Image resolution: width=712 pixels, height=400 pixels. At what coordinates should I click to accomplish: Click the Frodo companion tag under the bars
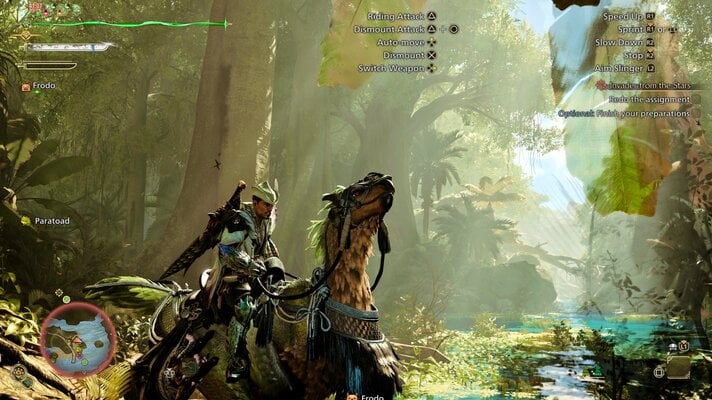(42, 87)
